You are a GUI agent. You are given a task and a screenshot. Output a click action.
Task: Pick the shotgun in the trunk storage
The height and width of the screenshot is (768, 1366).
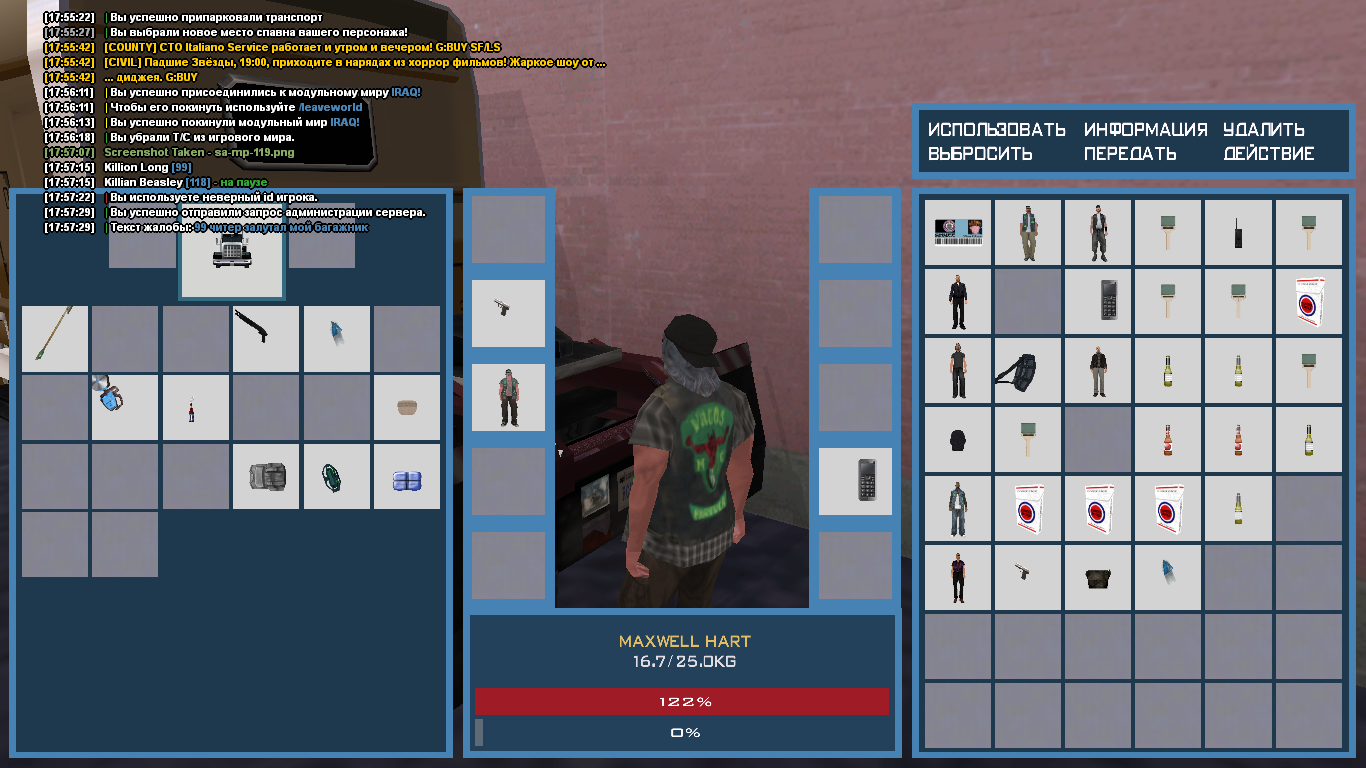point(266,338)
